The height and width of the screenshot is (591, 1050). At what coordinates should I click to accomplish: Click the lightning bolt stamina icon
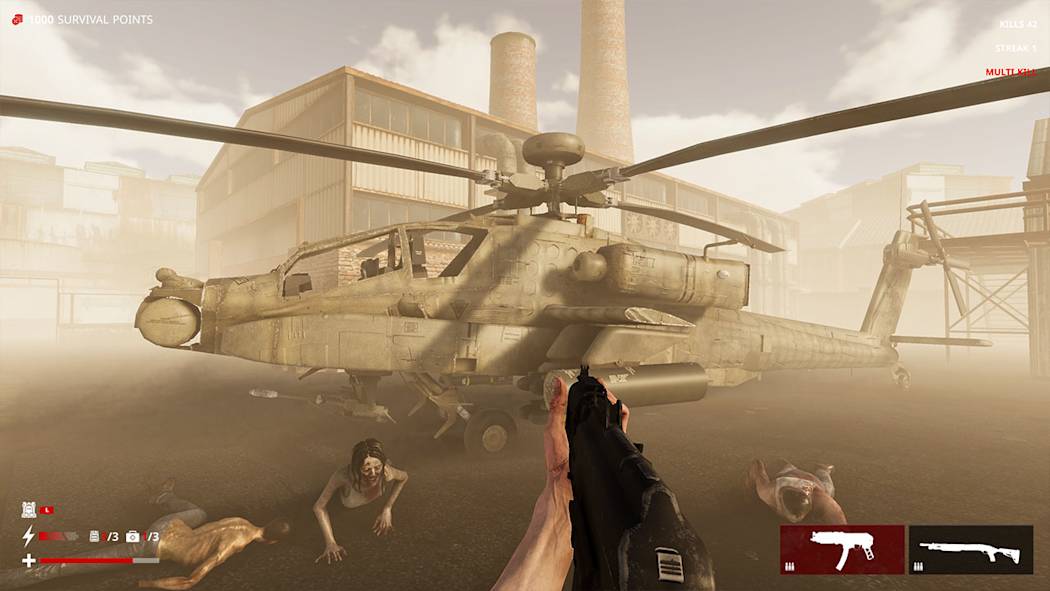click(x=28, y=536)
